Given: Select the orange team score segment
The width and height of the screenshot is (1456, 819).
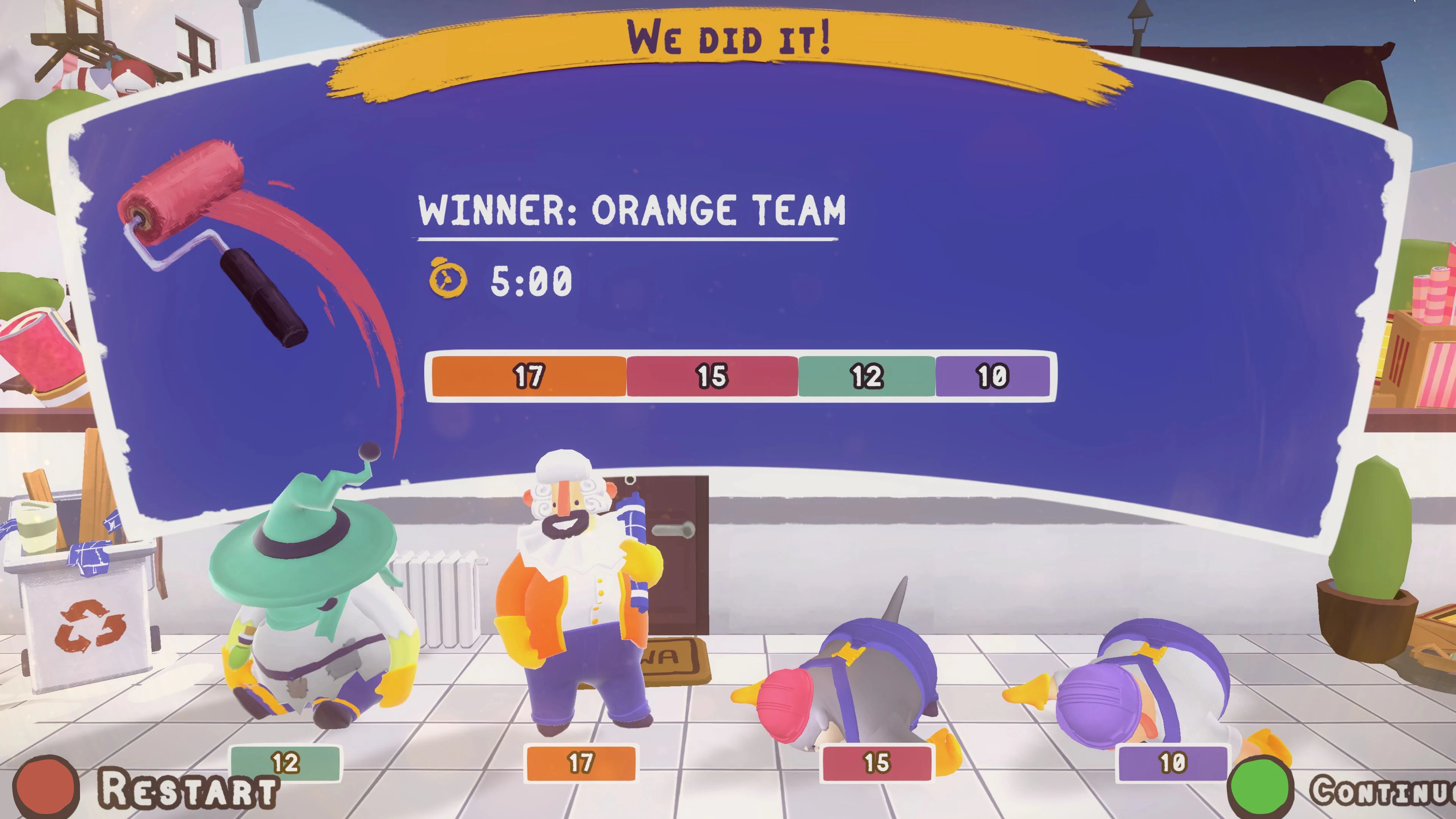Looking at the screenshot, I should 529,376.
